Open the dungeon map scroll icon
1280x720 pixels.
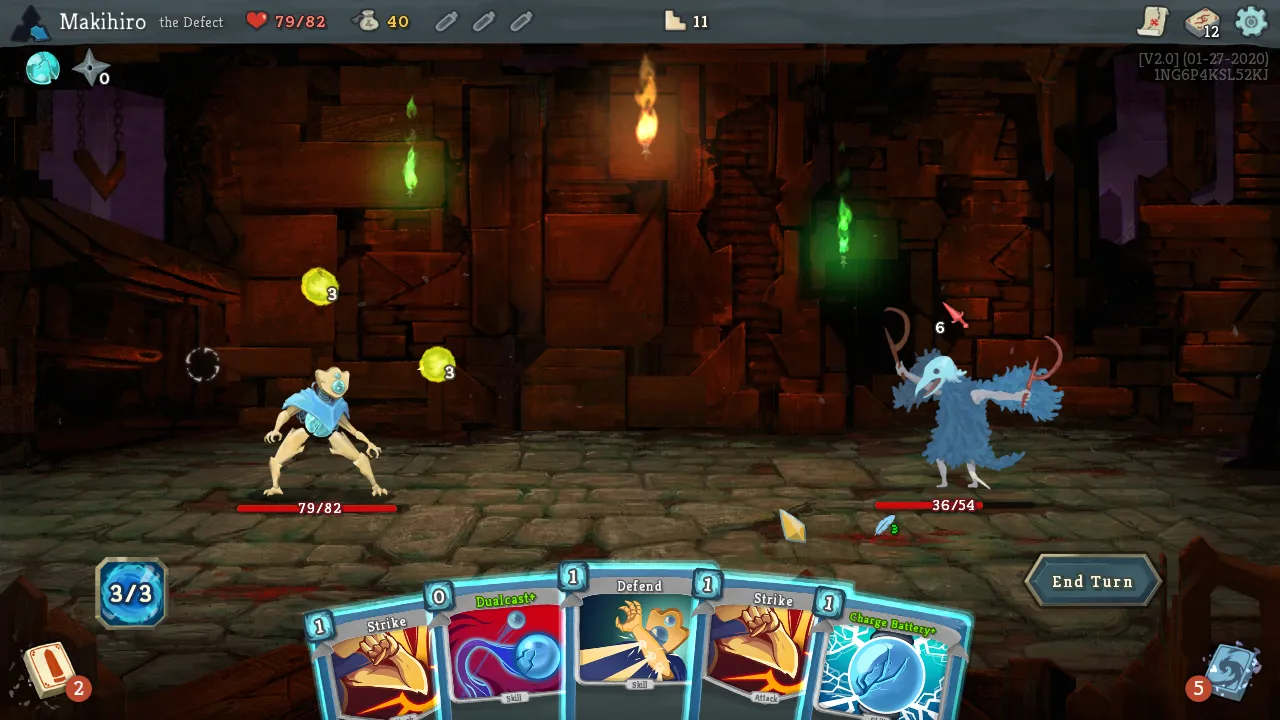tap(1152, 21)
